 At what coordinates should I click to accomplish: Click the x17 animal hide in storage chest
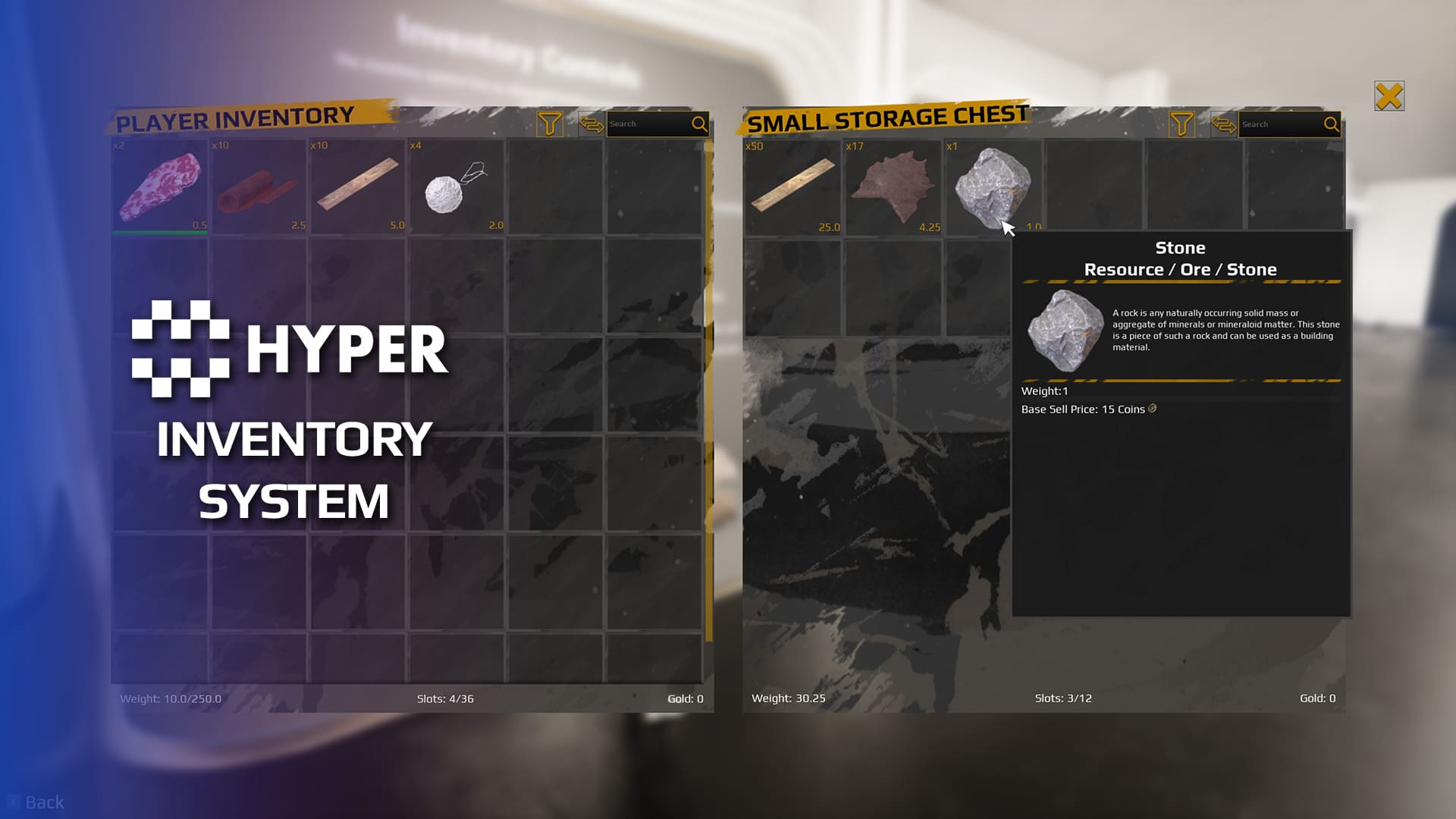pyautogui.click(x=892, y=184)
